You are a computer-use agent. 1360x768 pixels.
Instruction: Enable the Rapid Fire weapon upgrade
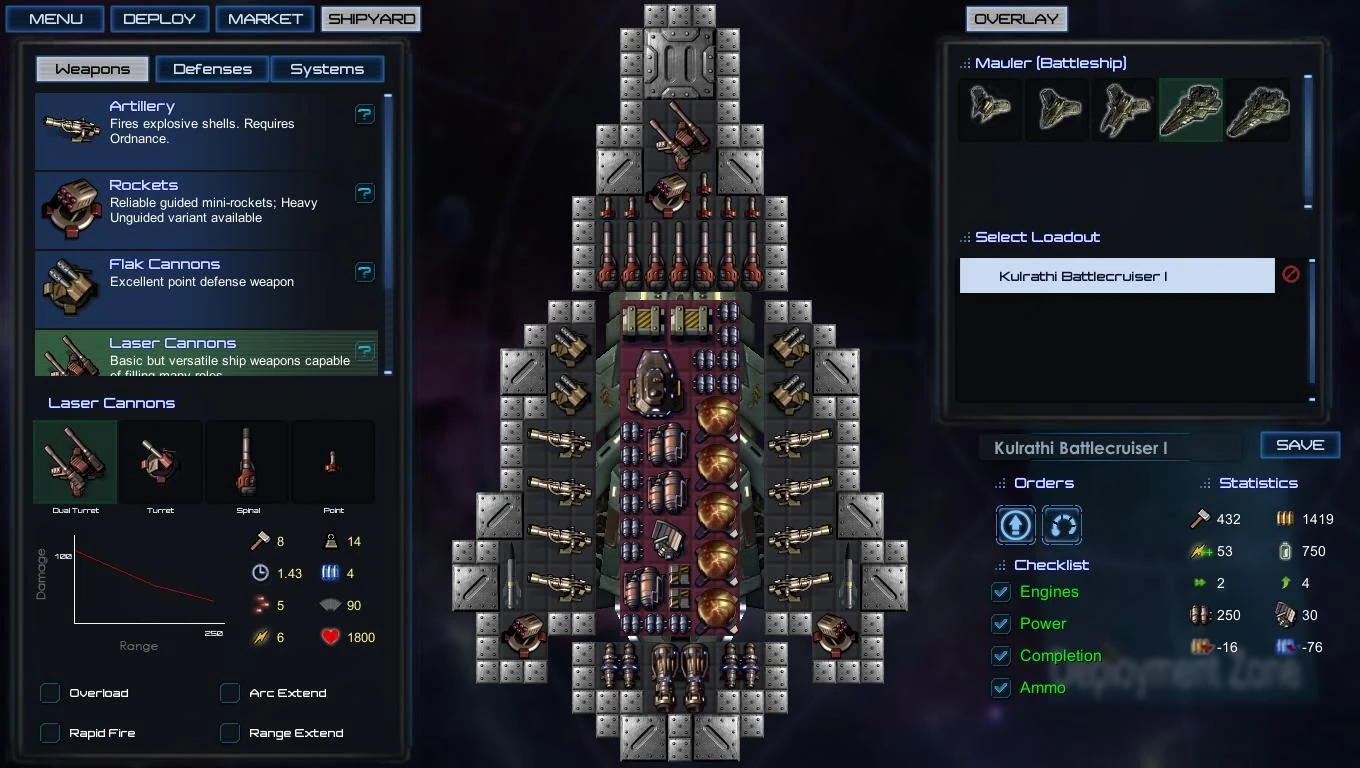49,732
